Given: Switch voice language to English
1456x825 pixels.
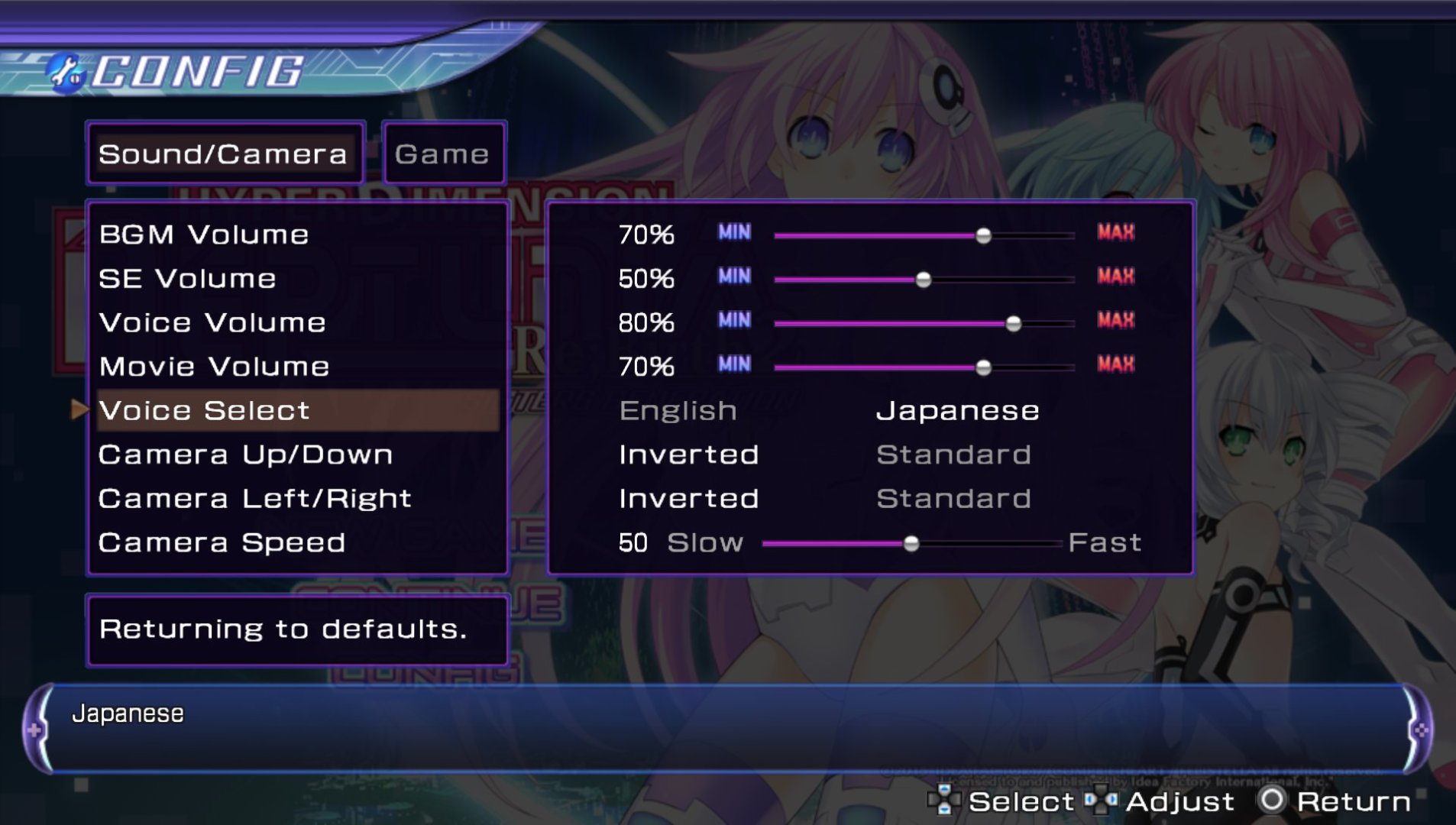Looking at the screenshot, I should (678, 411).
